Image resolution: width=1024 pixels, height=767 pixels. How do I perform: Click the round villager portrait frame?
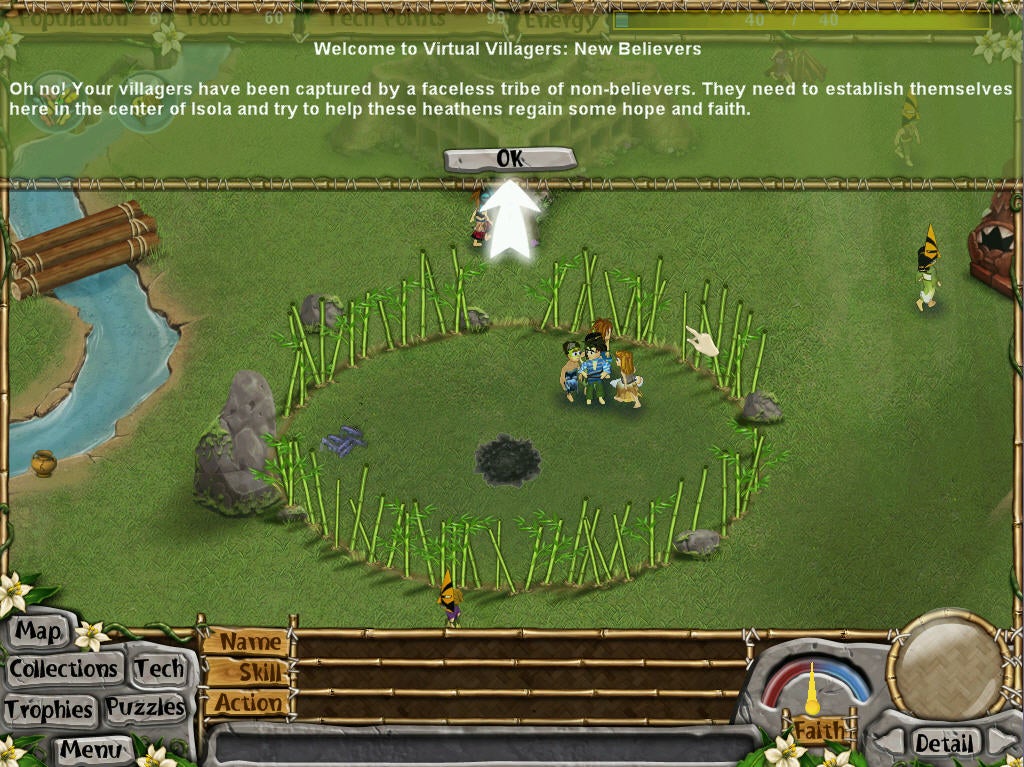949,664
